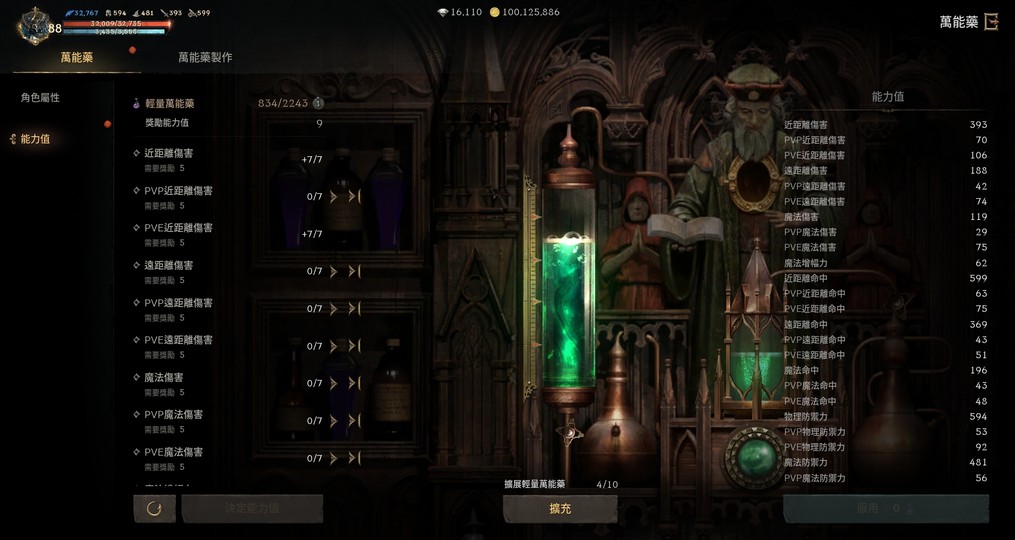Screen dimensions: 1015x540
Task: Click the 擴充 expand button
Action: pyautogui.click(x=560, y=509)
